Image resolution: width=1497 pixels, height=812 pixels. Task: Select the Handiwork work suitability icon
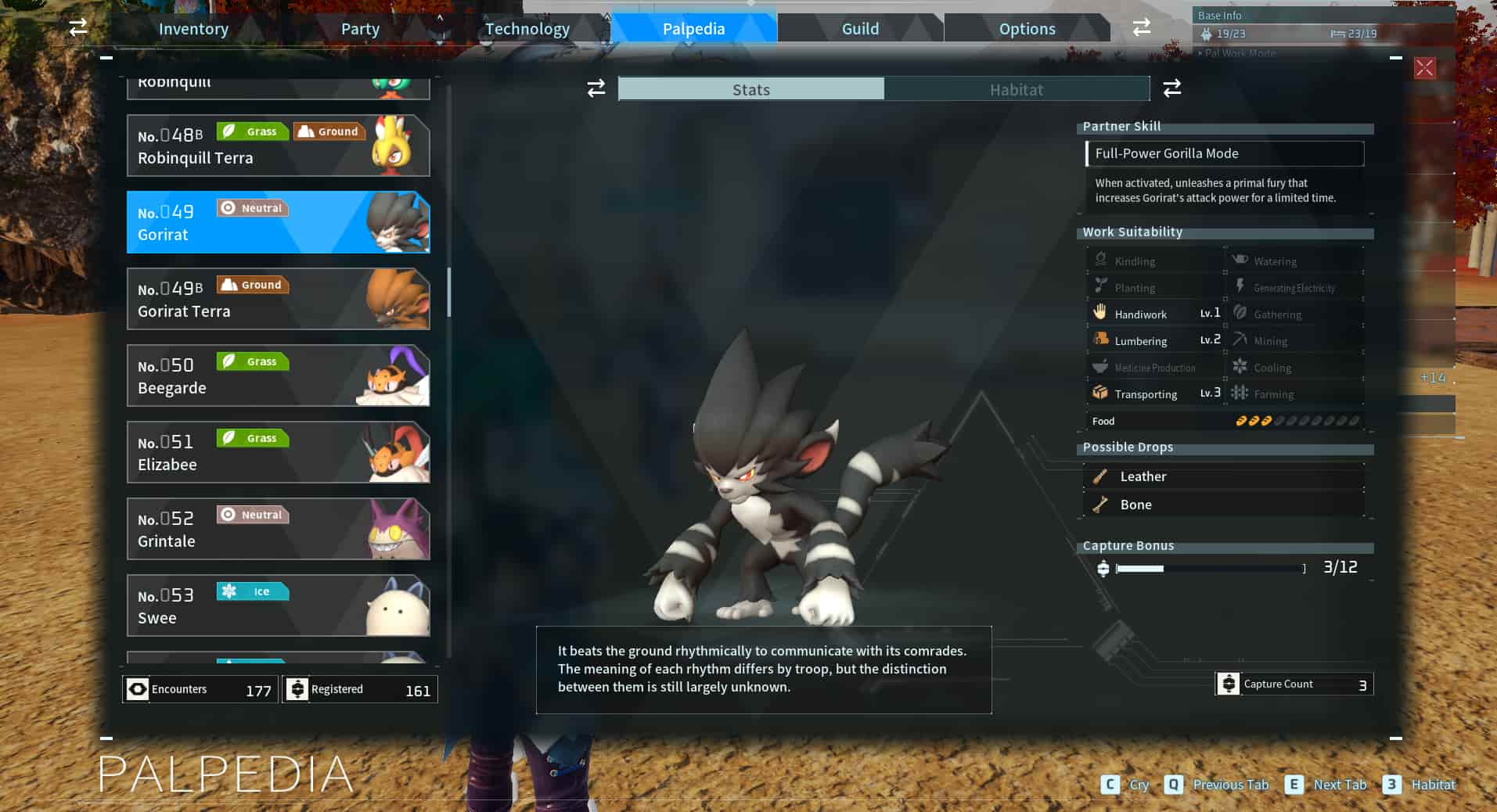pyautogui.click(x=1102, y=313)
